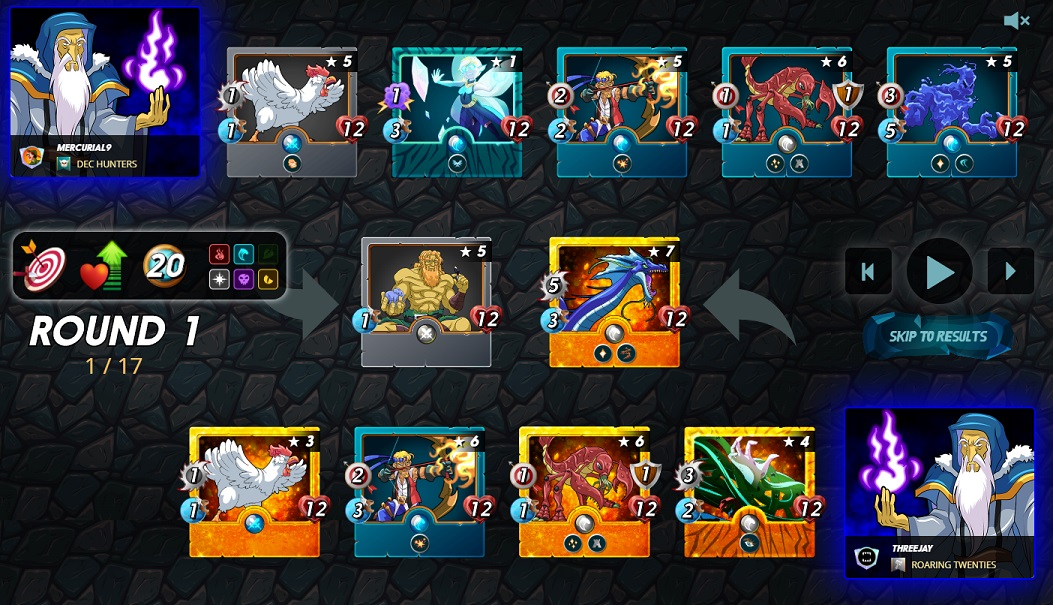Jump back to the battle start
This screenshot has height=605, width=1053.
(x=868, y=271)
